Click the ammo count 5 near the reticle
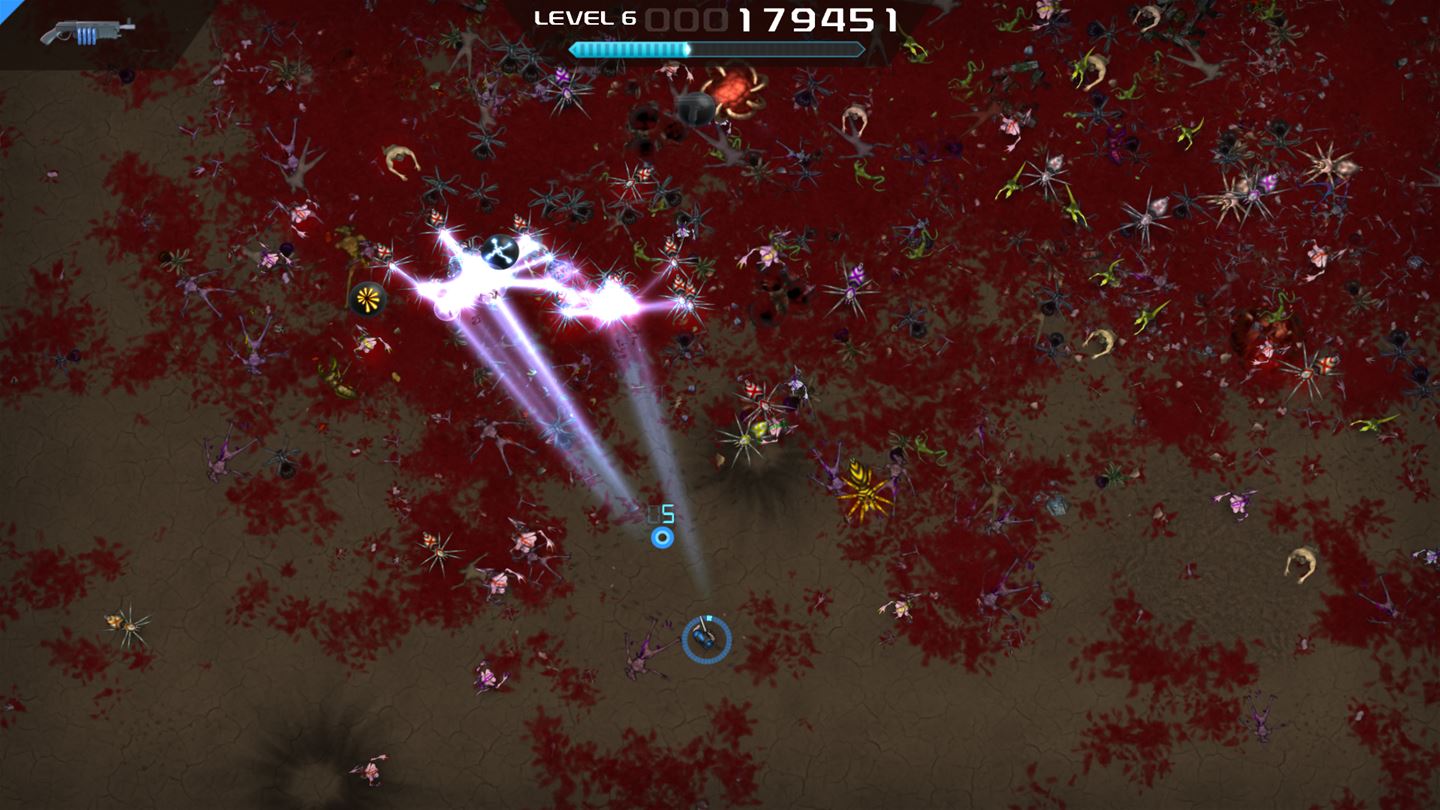 coord(668,513)
